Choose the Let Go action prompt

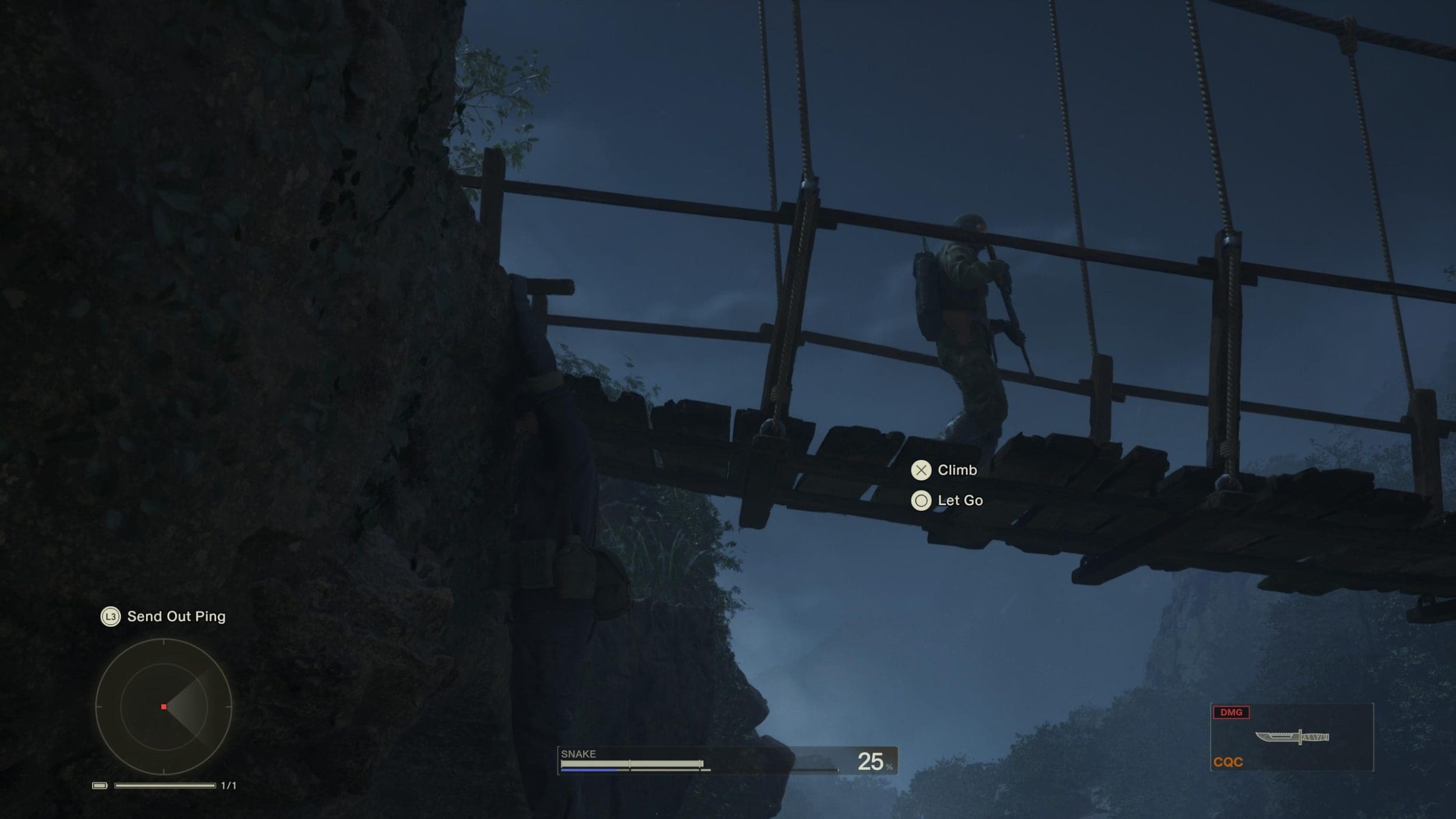coord(948,500)
